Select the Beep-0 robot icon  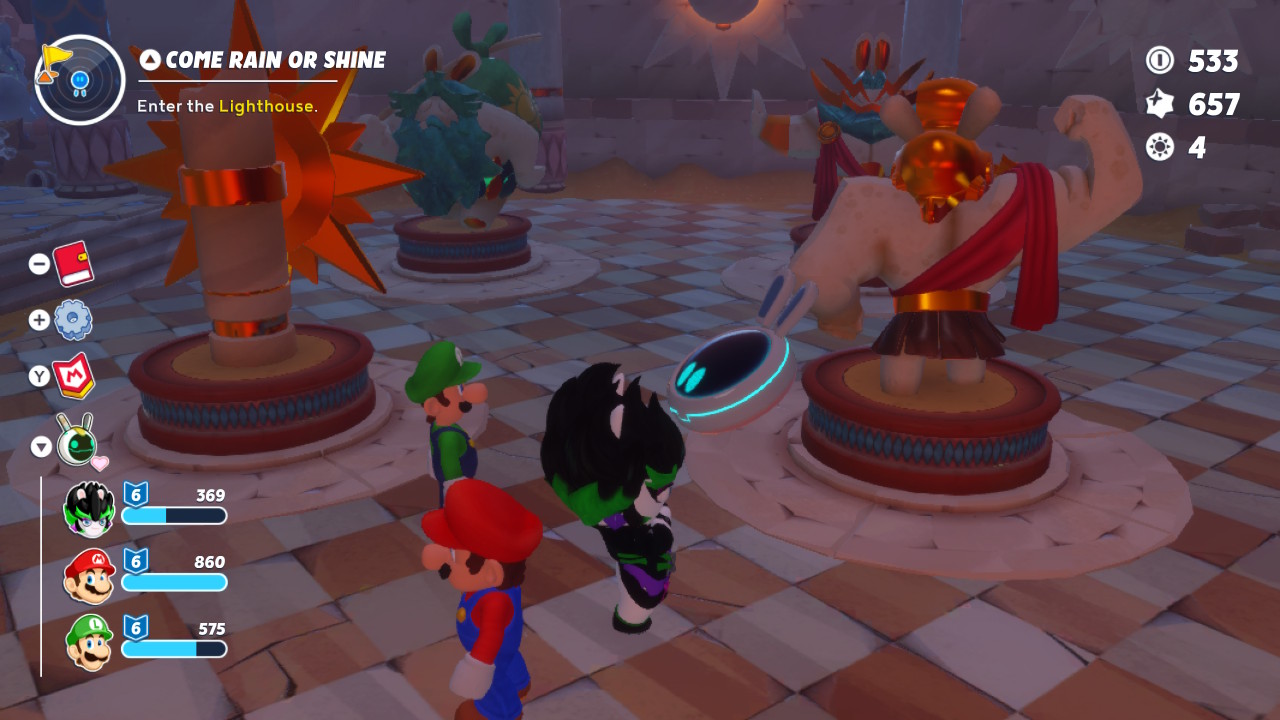tap(76, 442)
